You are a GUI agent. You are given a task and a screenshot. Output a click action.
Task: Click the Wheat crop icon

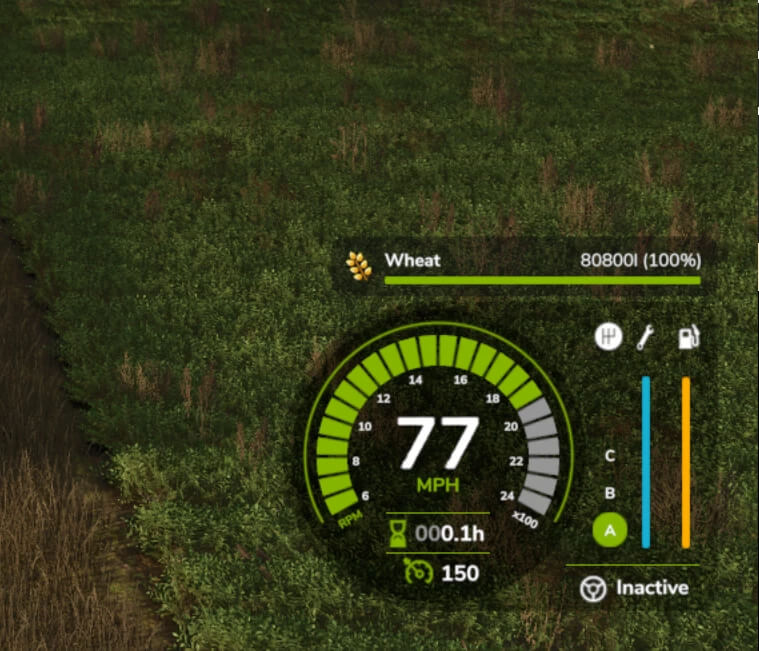click(359, 264)
